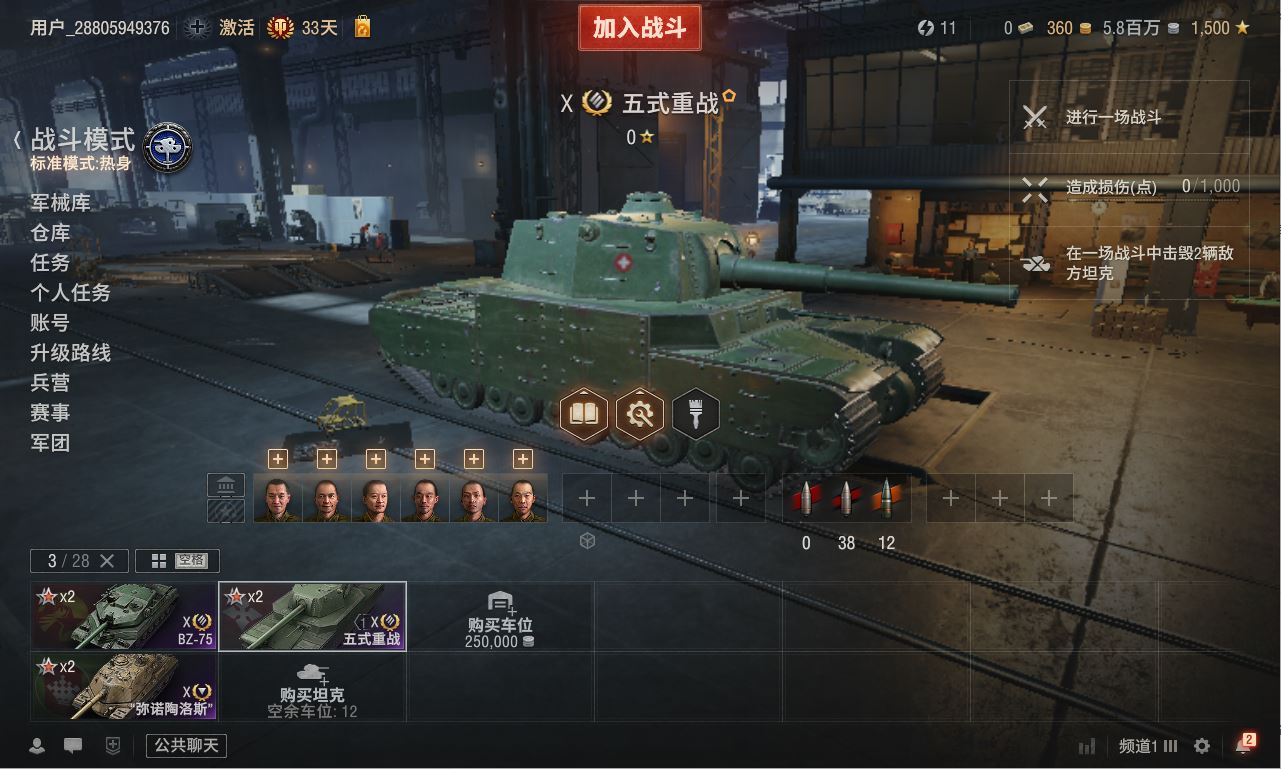Screen dimensions: 1281x769
Task: Open settings via the gear icon
Action: [x=1202, y=746]
